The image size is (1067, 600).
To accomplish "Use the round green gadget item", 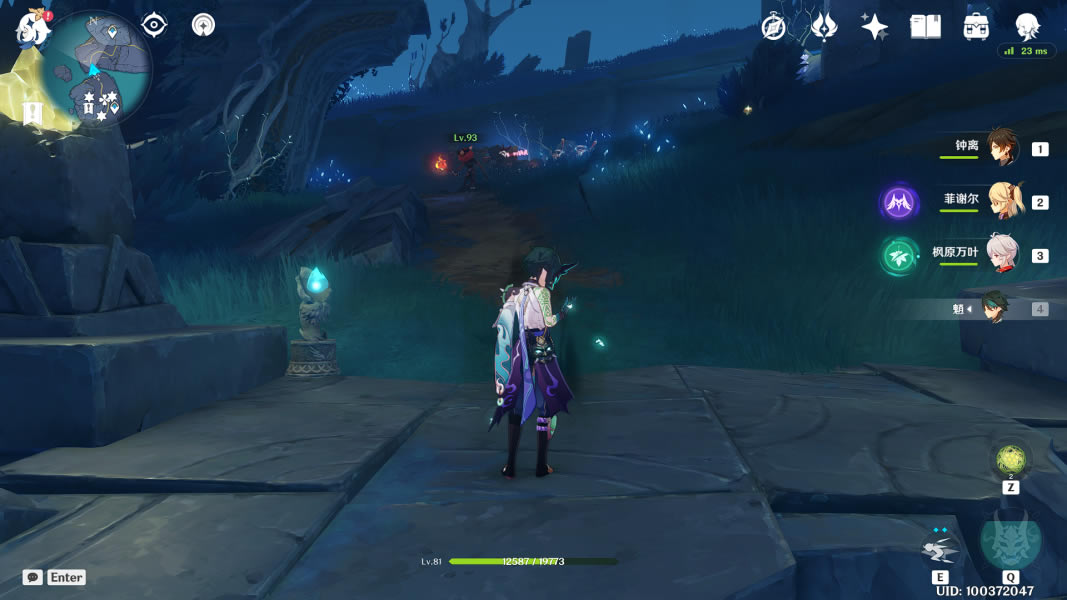I will [1011, 459].
